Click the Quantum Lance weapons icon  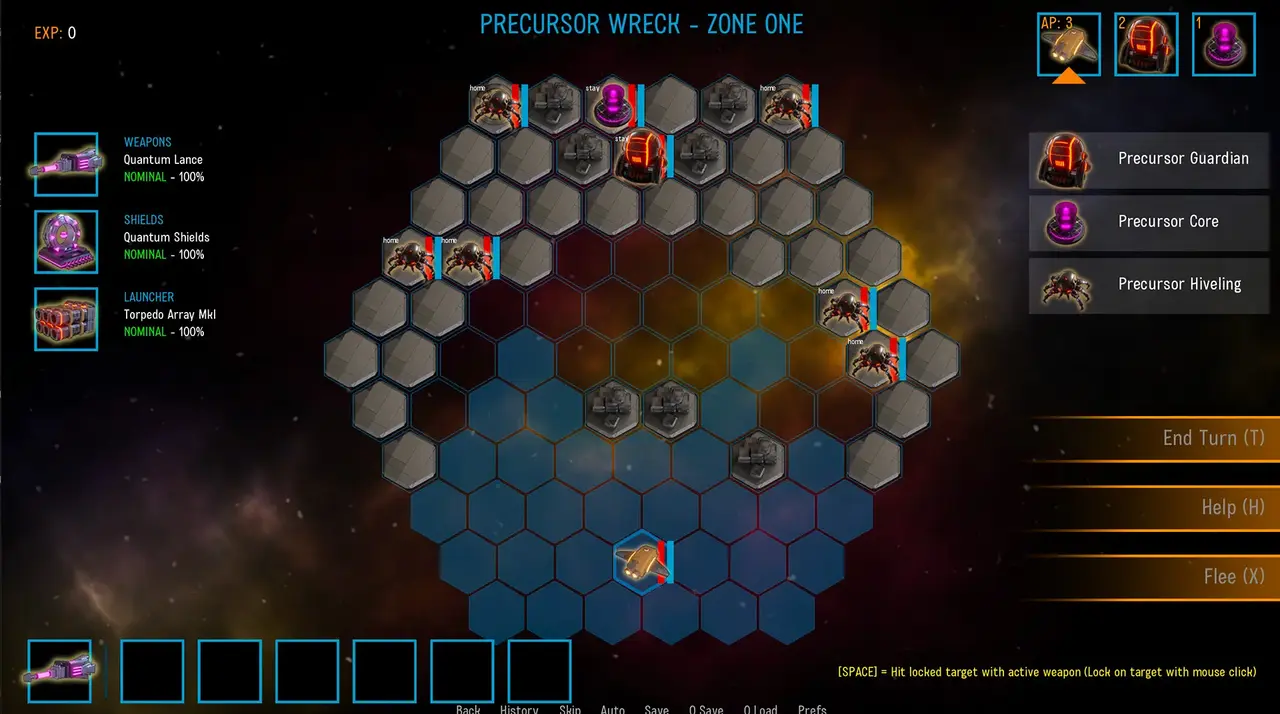66,165
